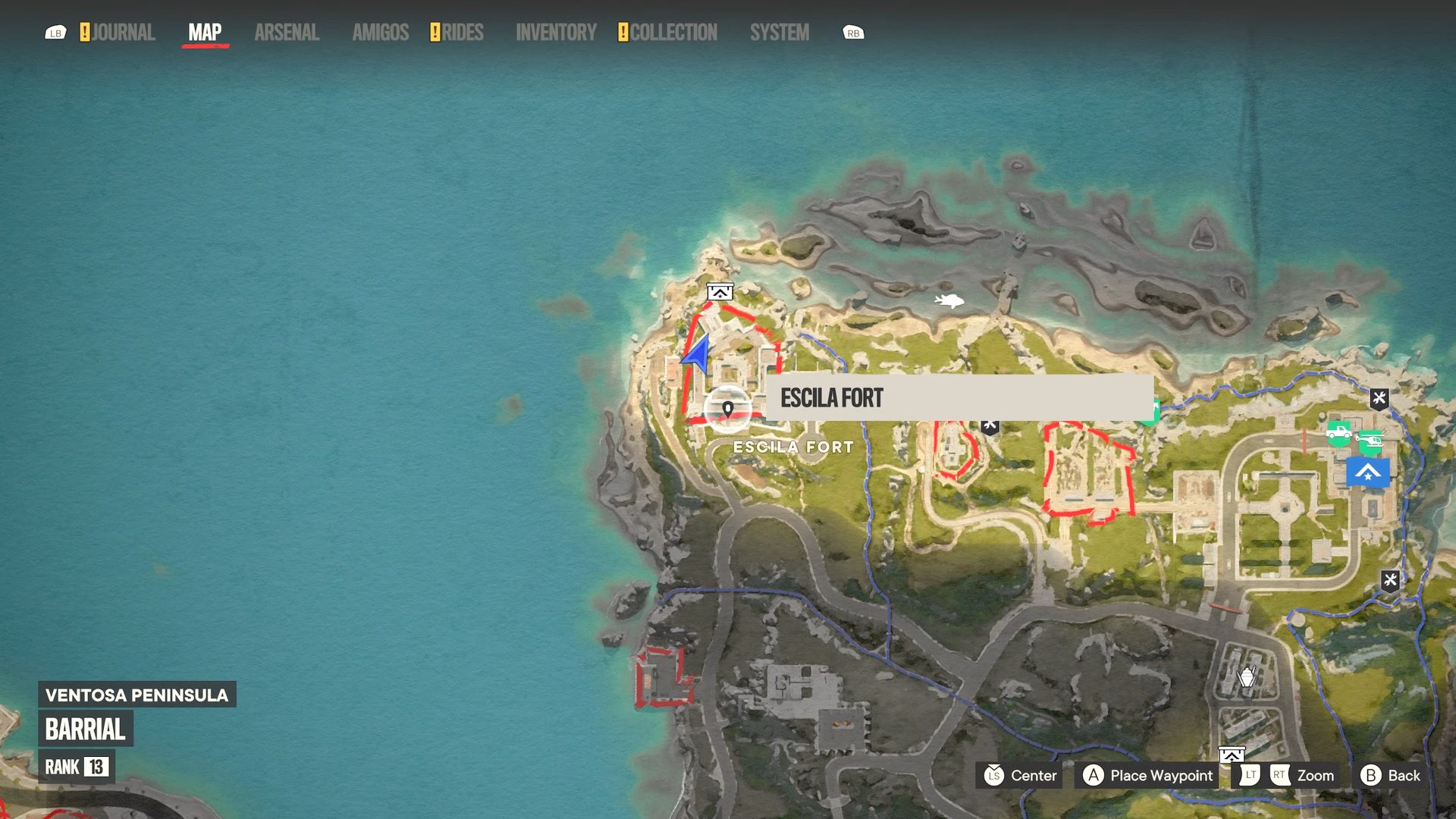Select the Escila Fort location pin
The image size is (1456, 819).
(727, 409)
